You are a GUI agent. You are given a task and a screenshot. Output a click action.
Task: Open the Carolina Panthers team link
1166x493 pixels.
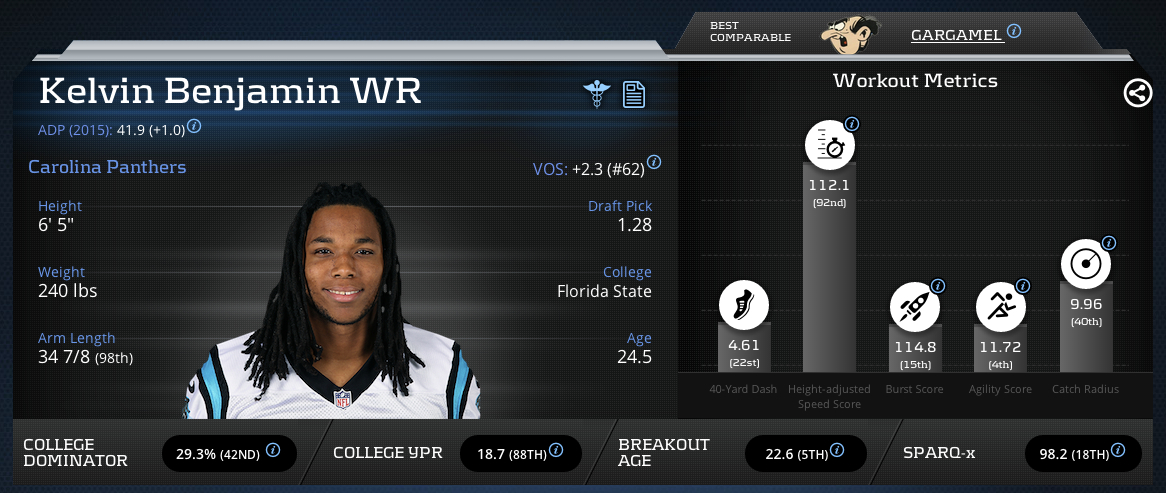point(107,167)
